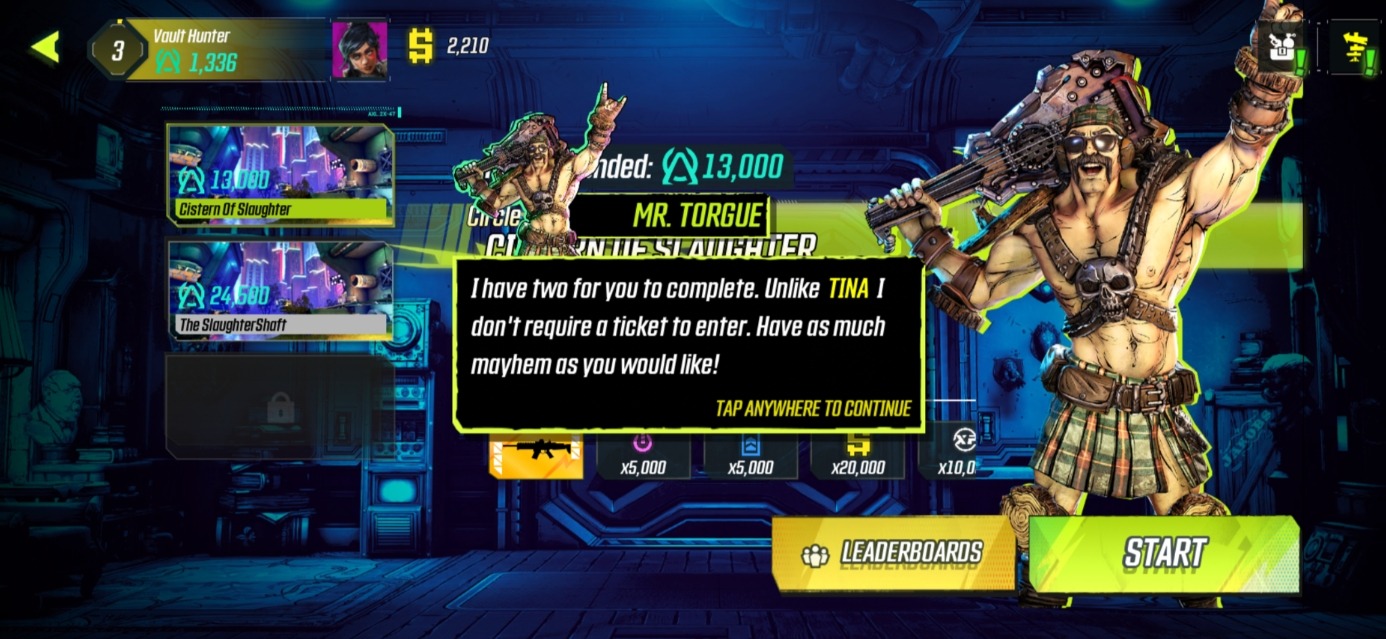View the pink x5,000 reward tile
Viewport: 1386px width, 639px height.
pyautogui.click(x=643, y=456)
